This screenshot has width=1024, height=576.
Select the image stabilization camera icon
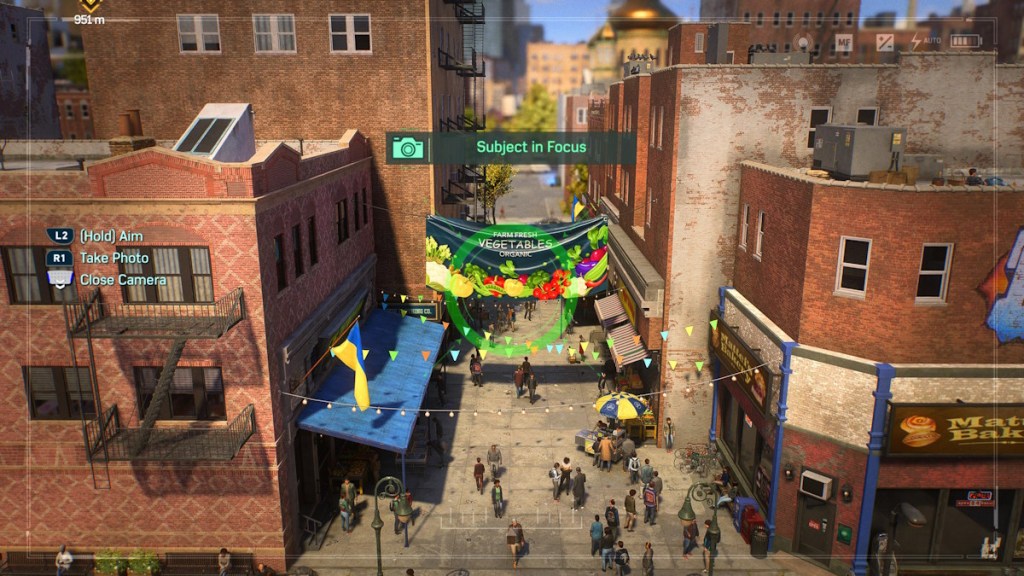pos(803,42)
